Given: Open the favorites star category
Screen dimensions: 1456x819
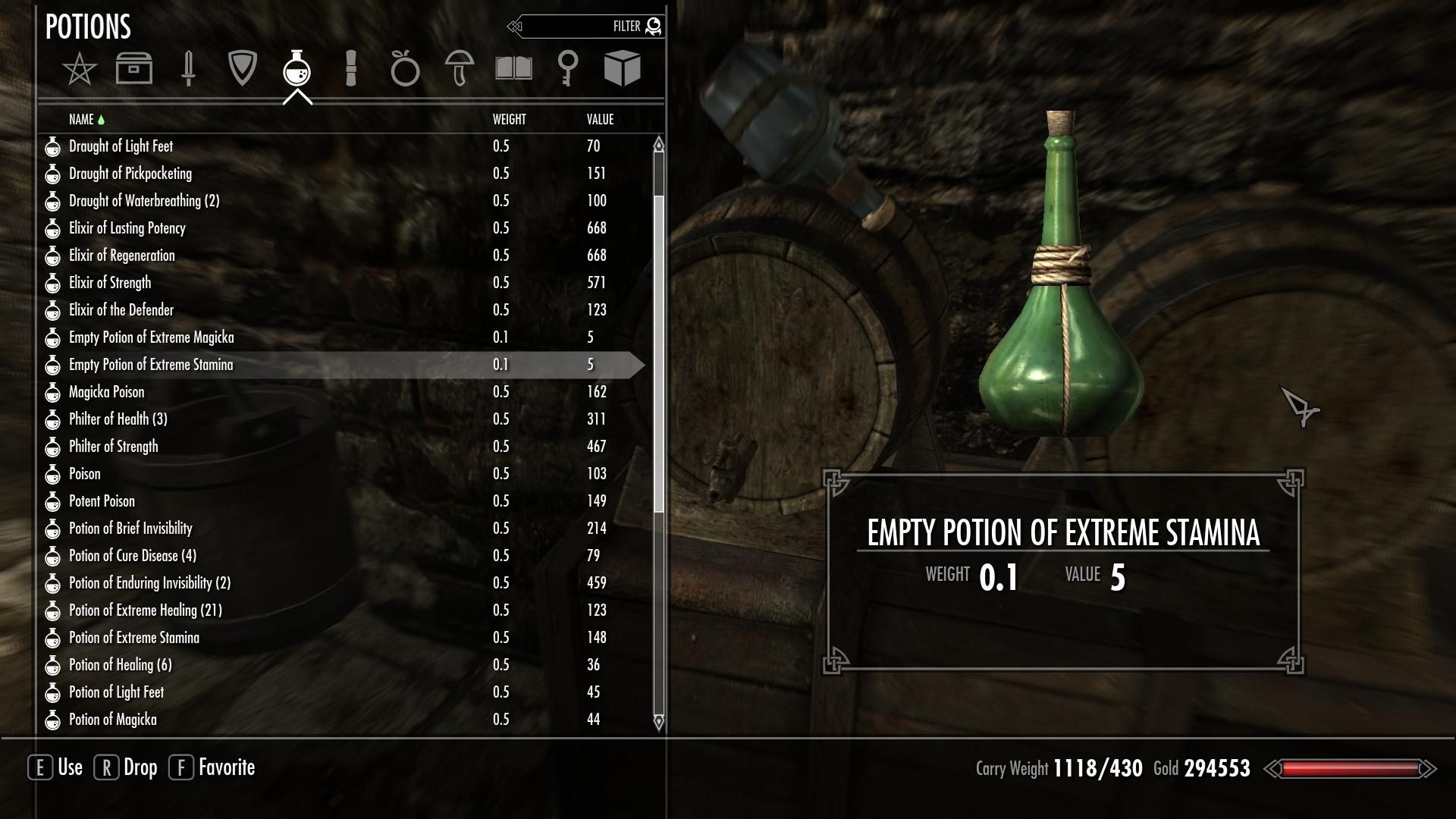Looking at the screenshot, I should tap(80, 70).
